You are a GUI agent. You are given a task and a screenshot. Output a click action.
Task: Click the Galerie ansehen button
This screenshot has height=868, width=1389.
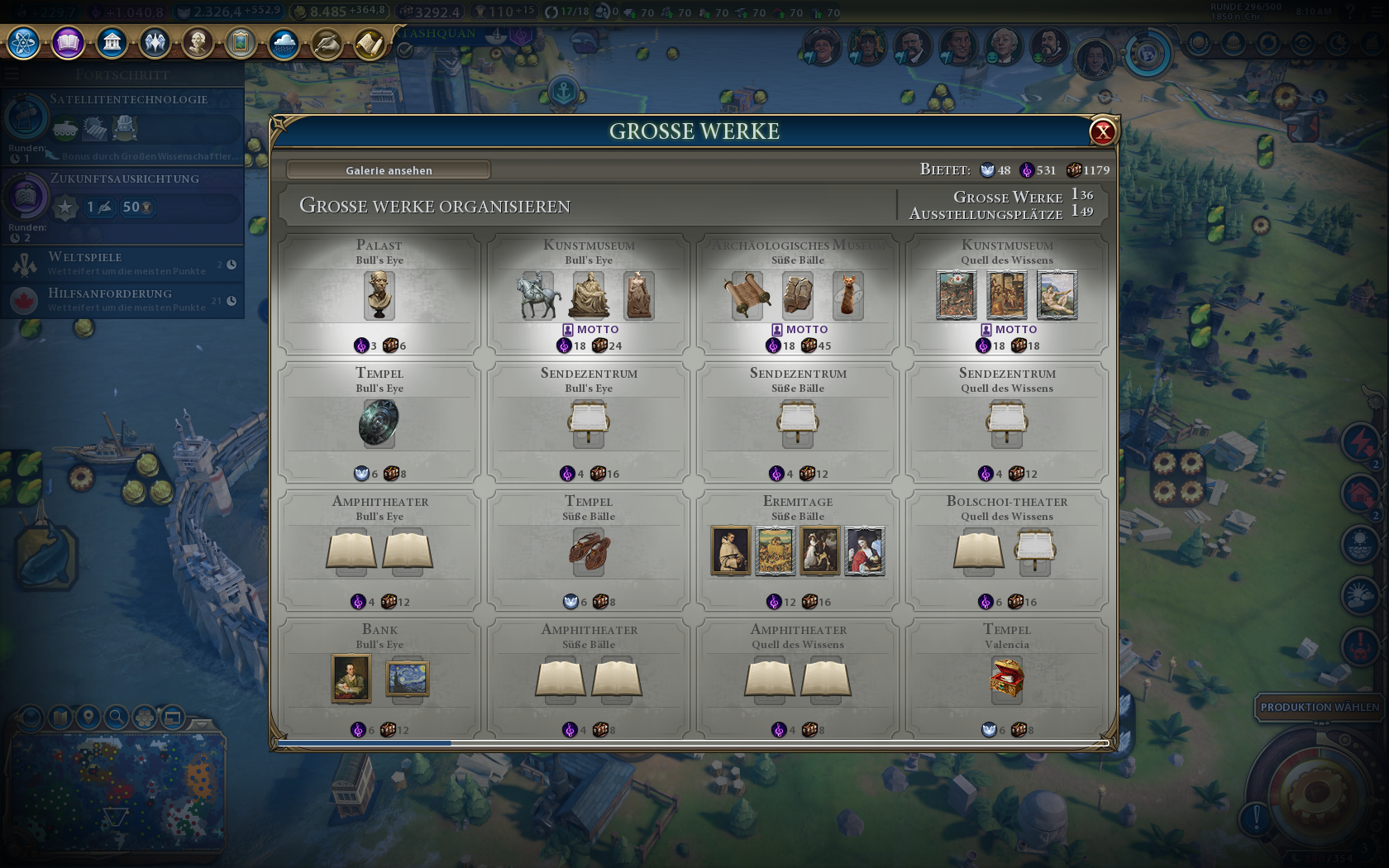pyautogui.click(x=389, y=170)
